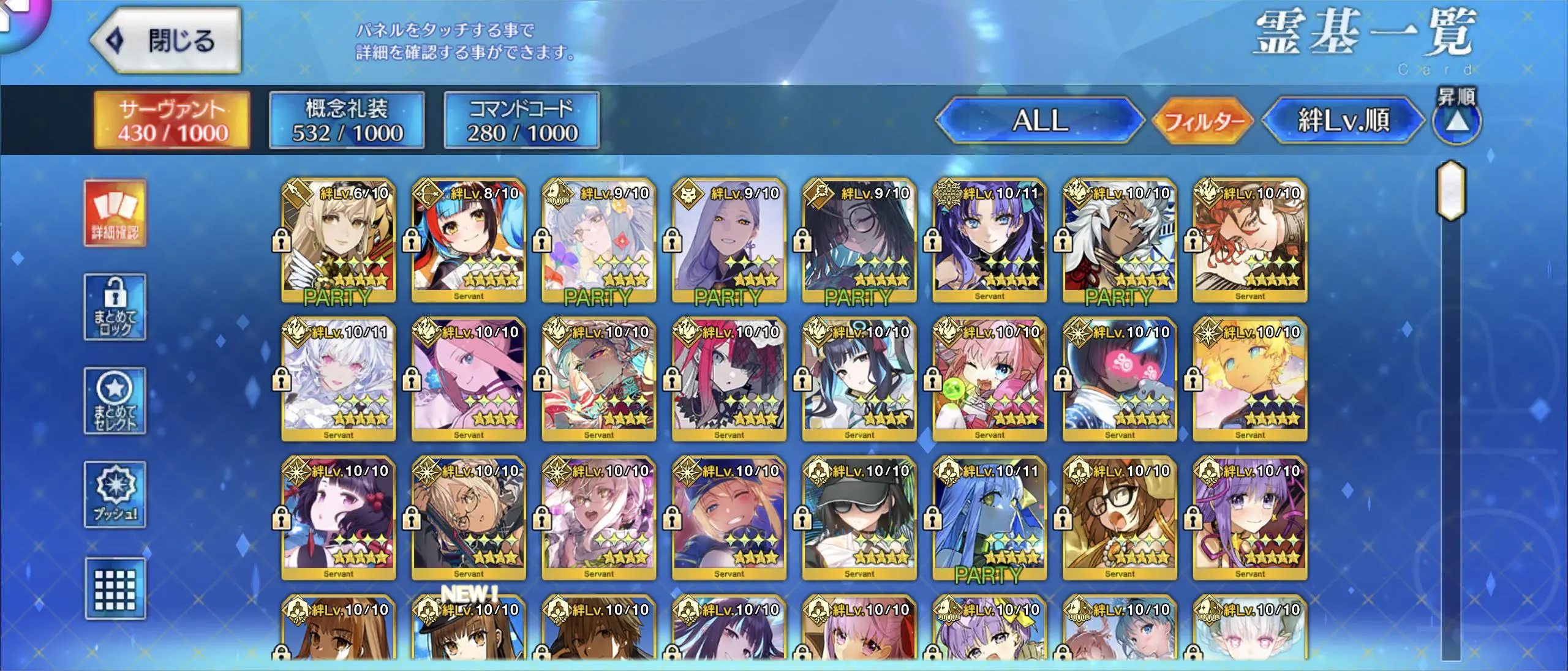The width and height of the screenshot is (1568, 671).
Task: Choose the まとめてセレクト bulk select button
Action: click(x=115, y=401)
